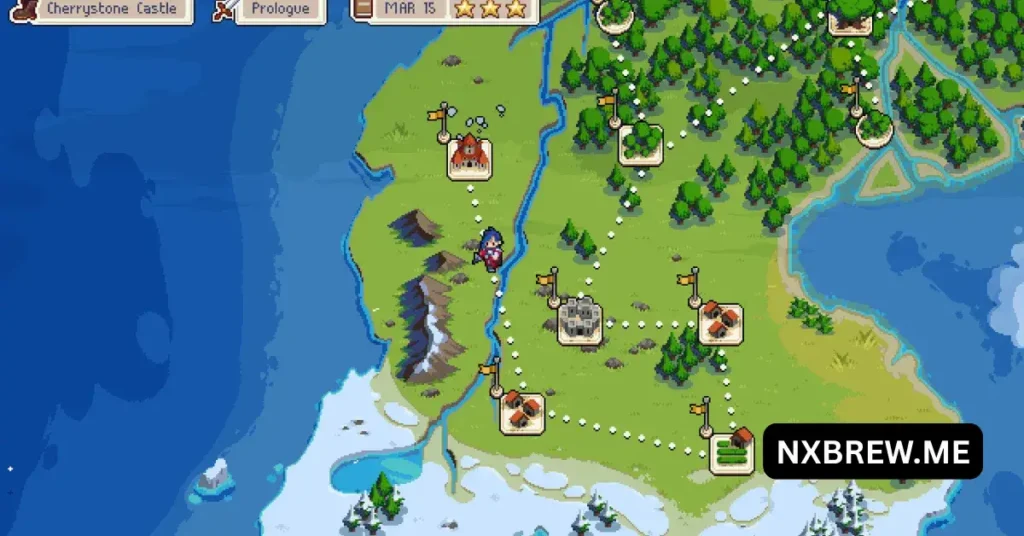Choose the round forest node by the delta
Viewport: 1024px width, 536px height.
pyautogui.click(x=875, y=127)
